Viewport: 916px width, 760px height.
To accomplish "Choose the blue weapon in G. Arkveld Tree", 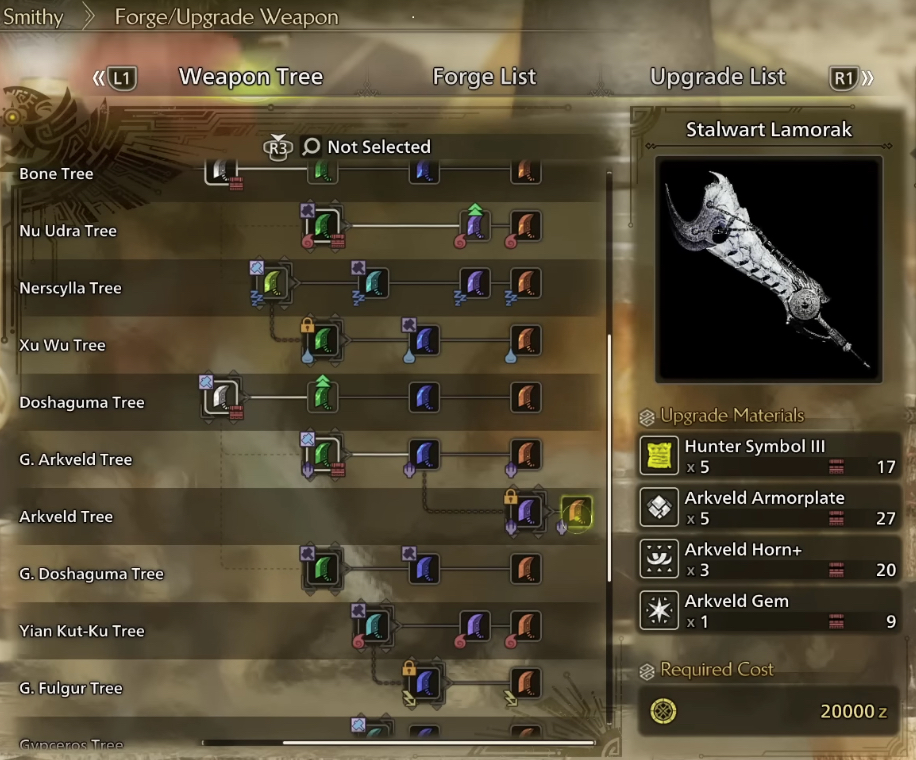I will [424, 455].
